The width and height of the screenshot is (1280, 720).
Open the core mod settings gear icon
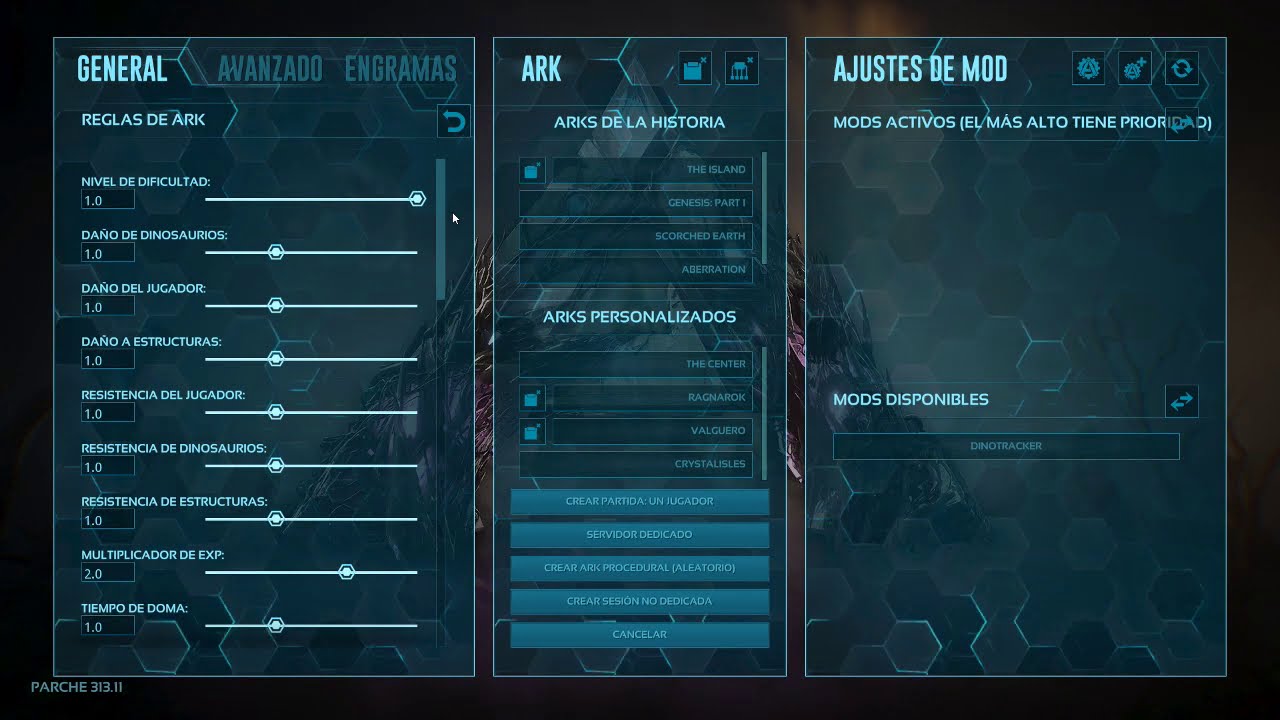tap(1088, 68)
